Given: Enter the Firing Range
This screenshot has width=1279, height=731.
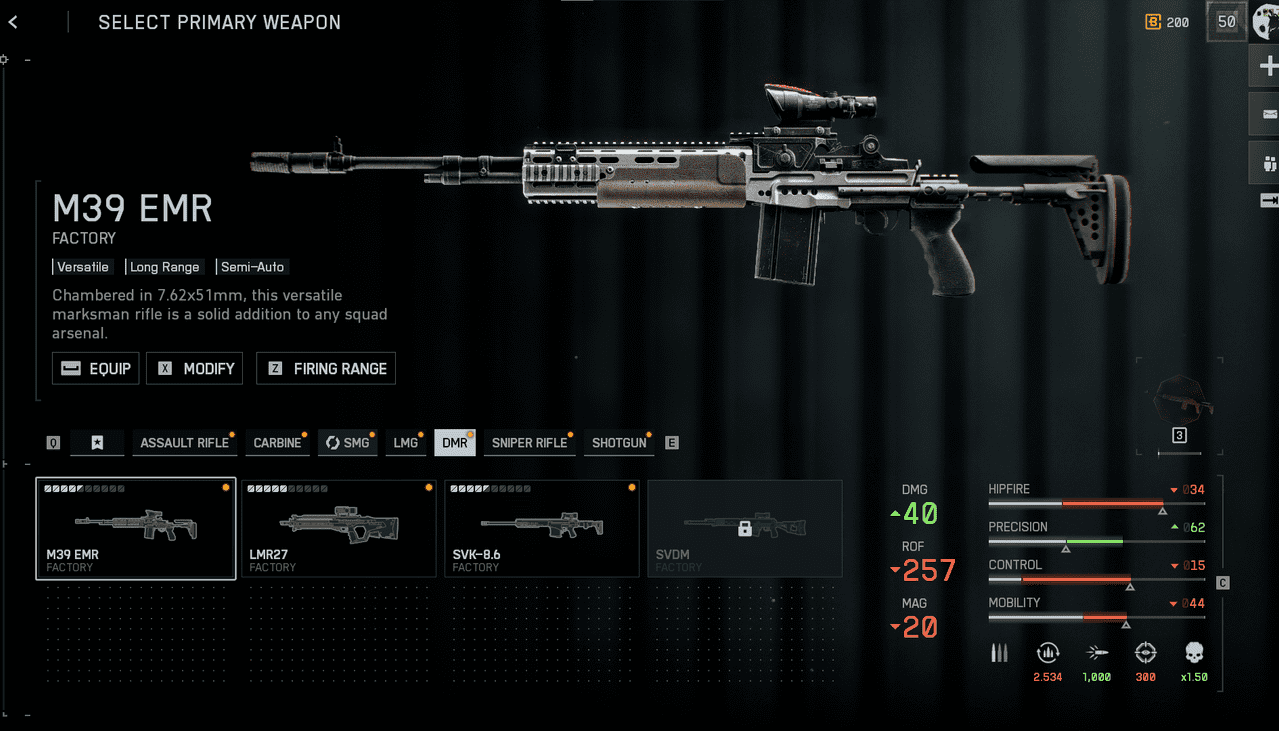Looking at the screenshot, I should pyautogui.click(x=326, y=368).
